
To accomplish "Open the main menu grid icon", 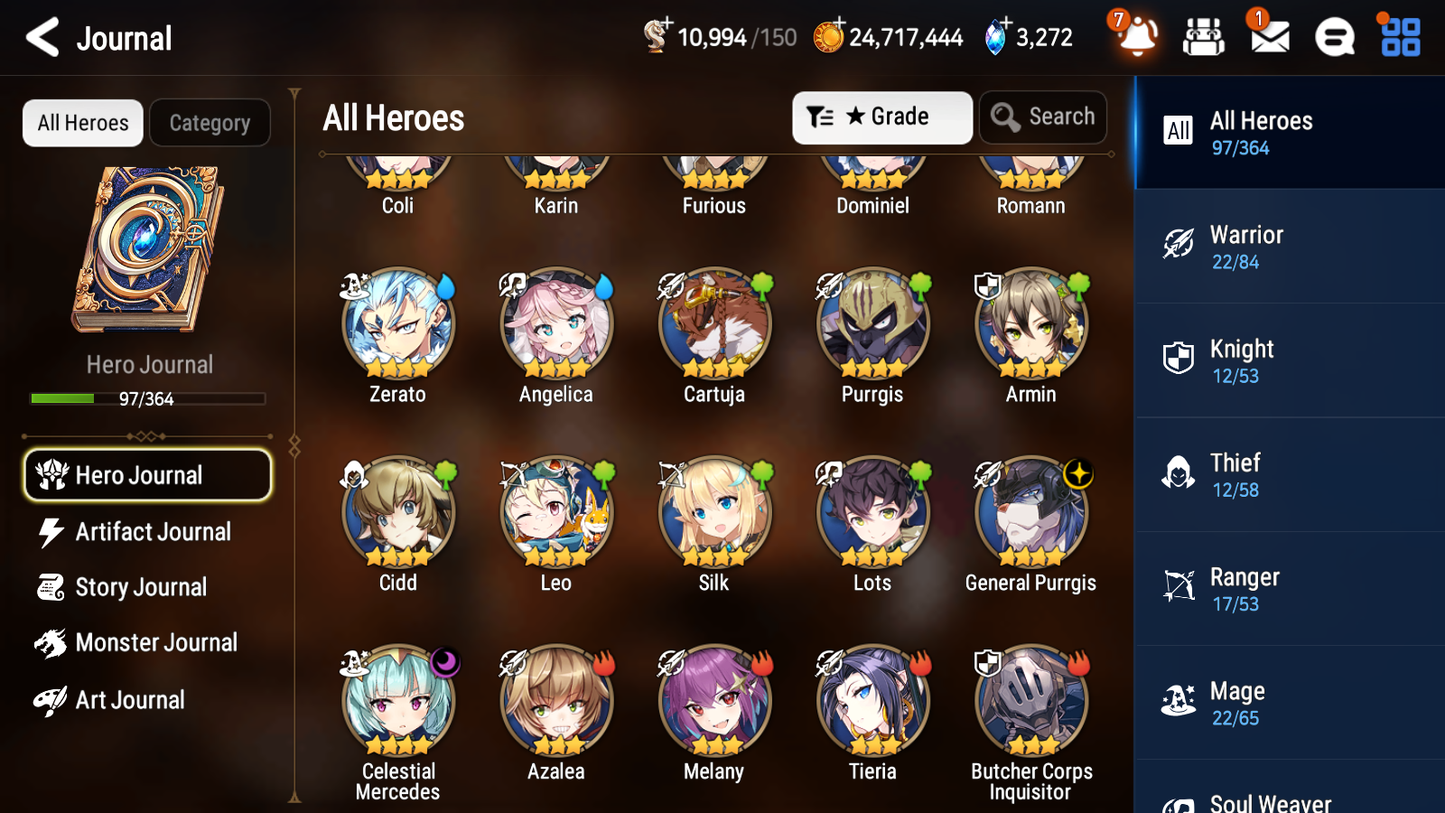I will click(1398, 37).
